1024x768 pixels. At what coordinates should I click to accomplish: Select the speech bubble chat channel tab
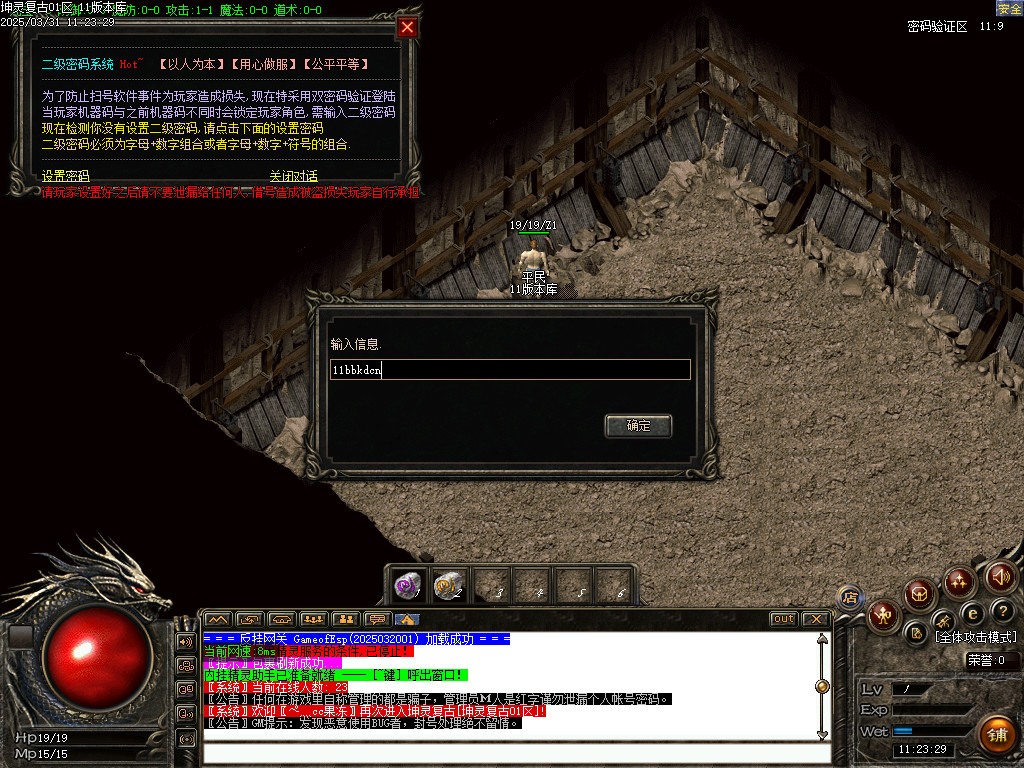click(x=377, y=619)
